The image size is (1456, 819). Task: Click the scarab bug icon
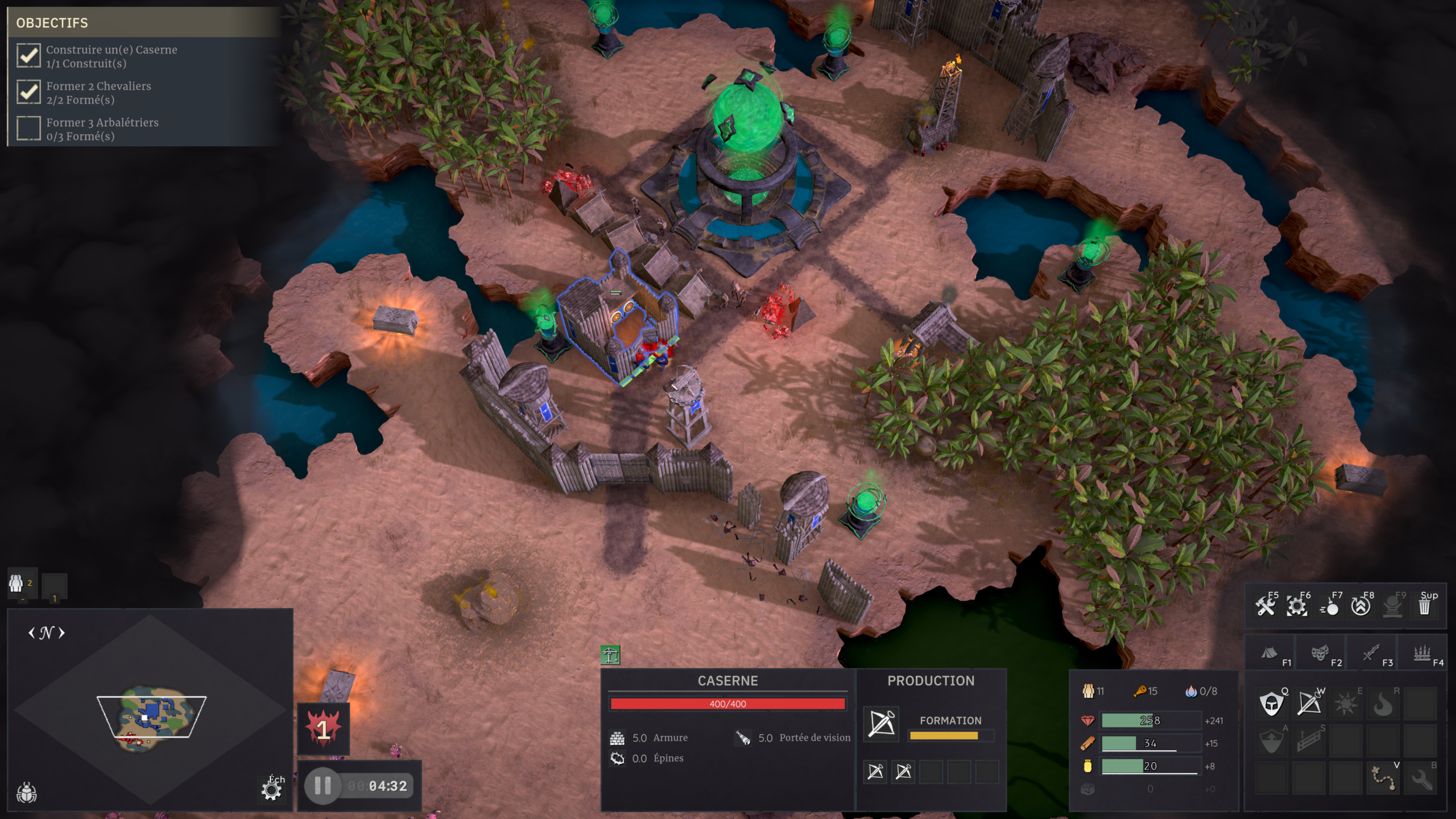27,792
